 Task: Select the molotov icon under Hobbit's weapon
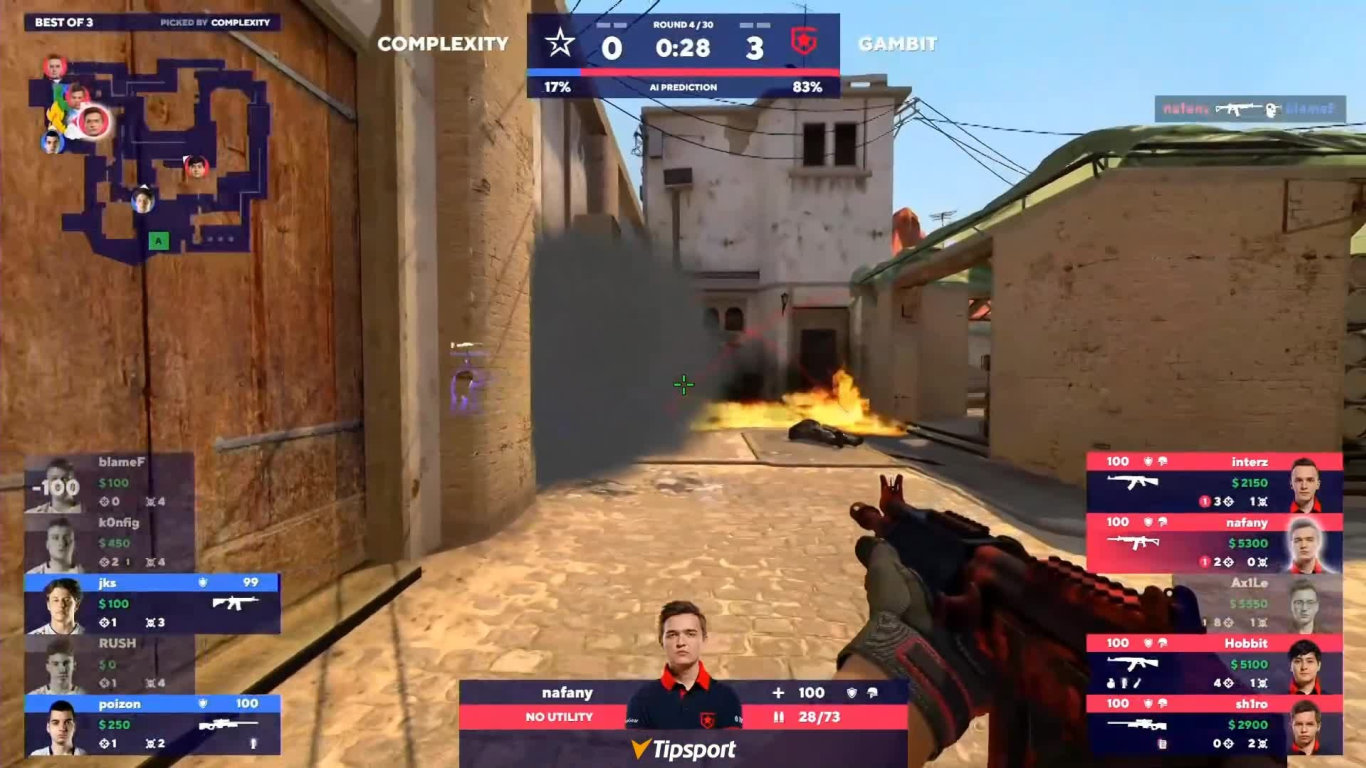[x=1110, y=683]
